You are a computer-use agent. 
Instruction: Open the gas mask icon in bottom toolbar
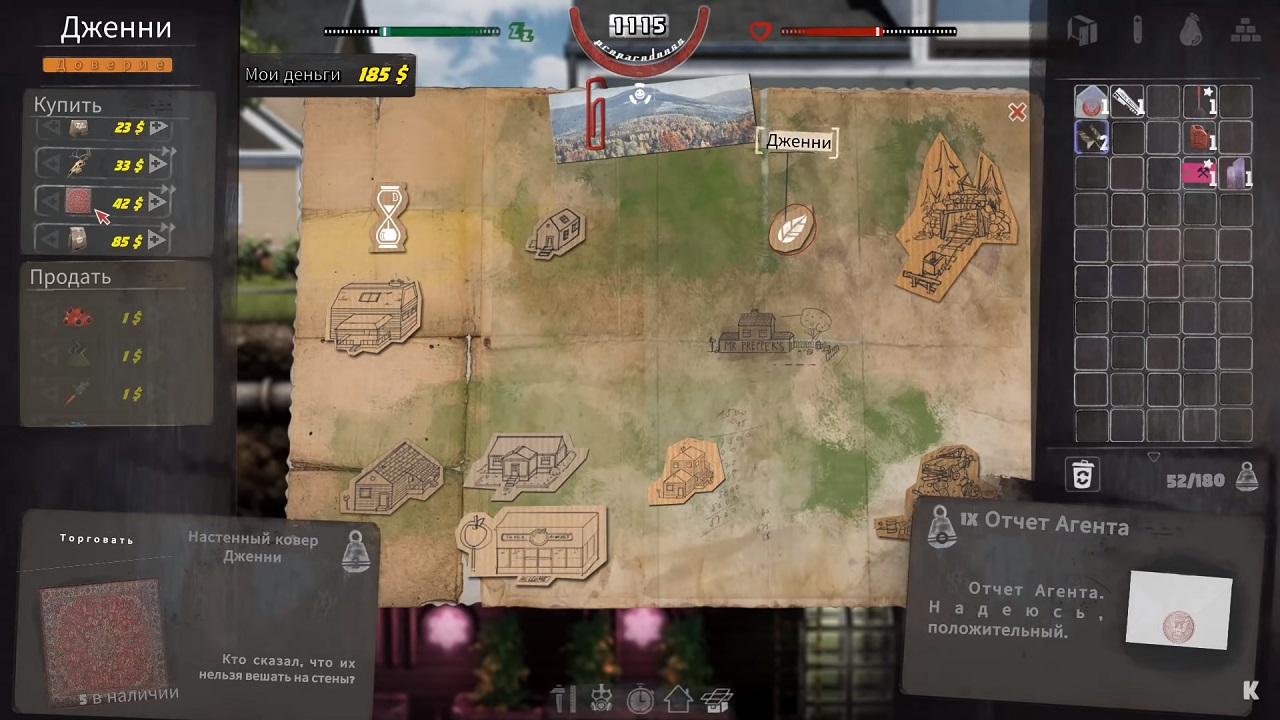pos(602,698)
